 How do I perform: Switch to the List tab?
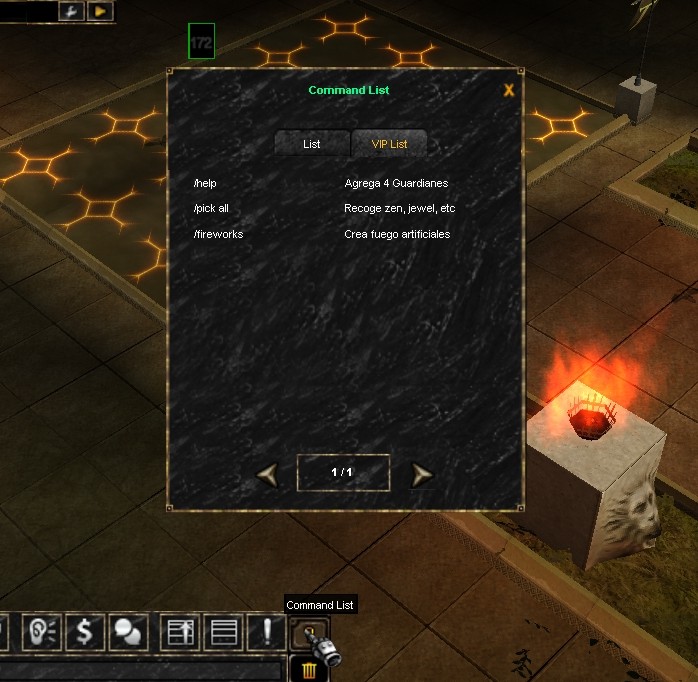tap(312, 144)
